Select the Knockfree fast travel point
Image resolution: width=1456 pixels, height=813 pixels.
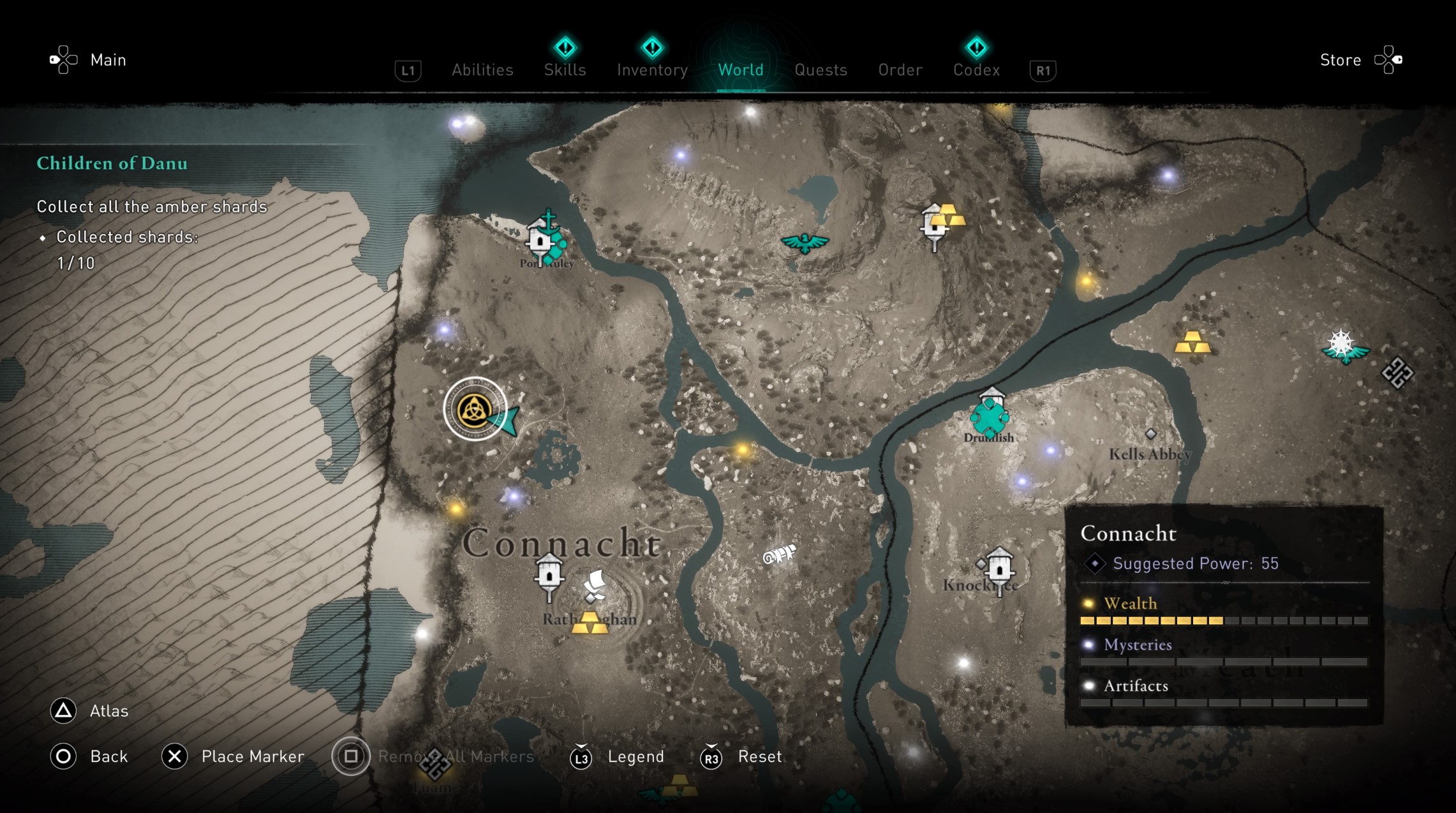coord(999,568)
